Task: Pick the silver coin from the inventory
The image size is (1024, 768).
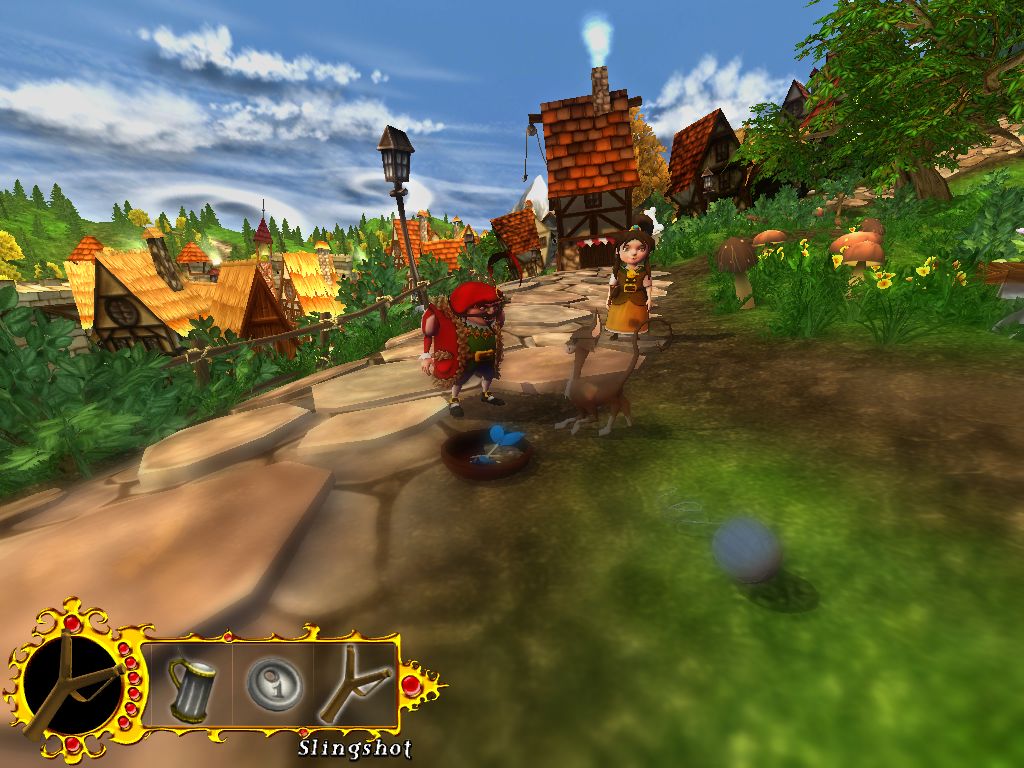Action: (x=274, y=684)
